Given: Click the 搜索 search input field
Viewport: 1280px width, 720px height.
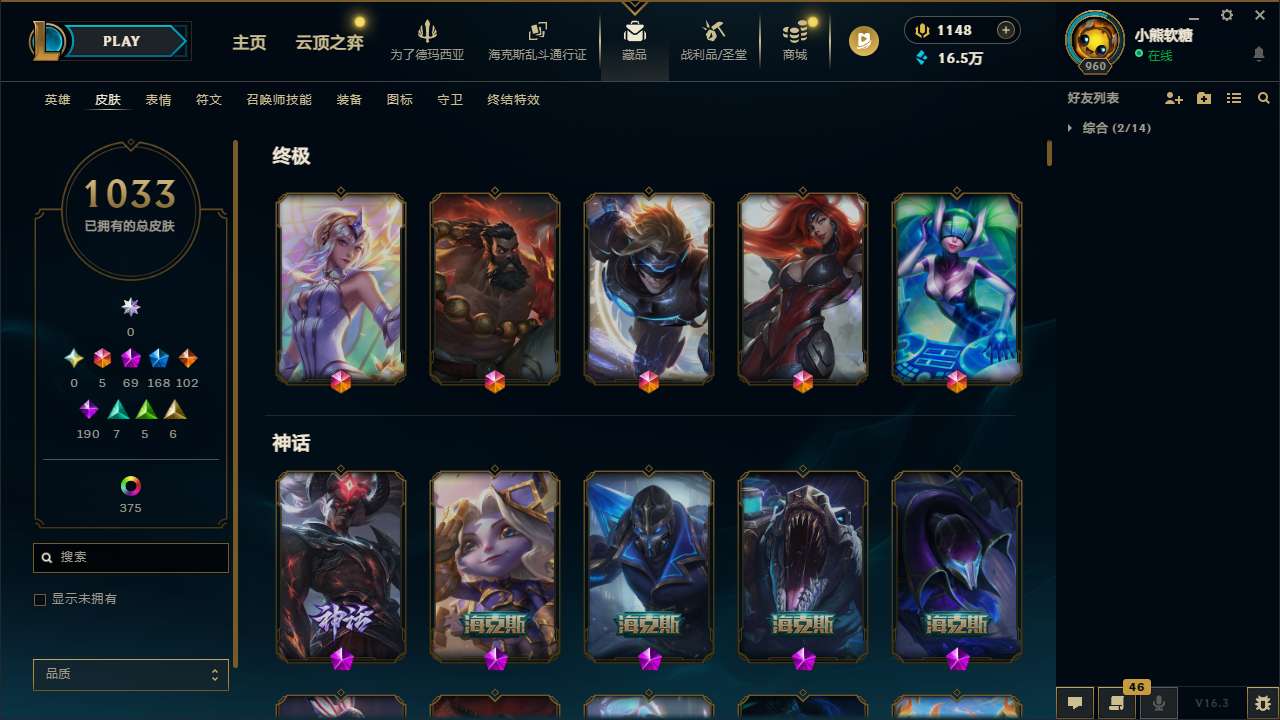Looking at the screenshot, I should (x=130, y=557).
